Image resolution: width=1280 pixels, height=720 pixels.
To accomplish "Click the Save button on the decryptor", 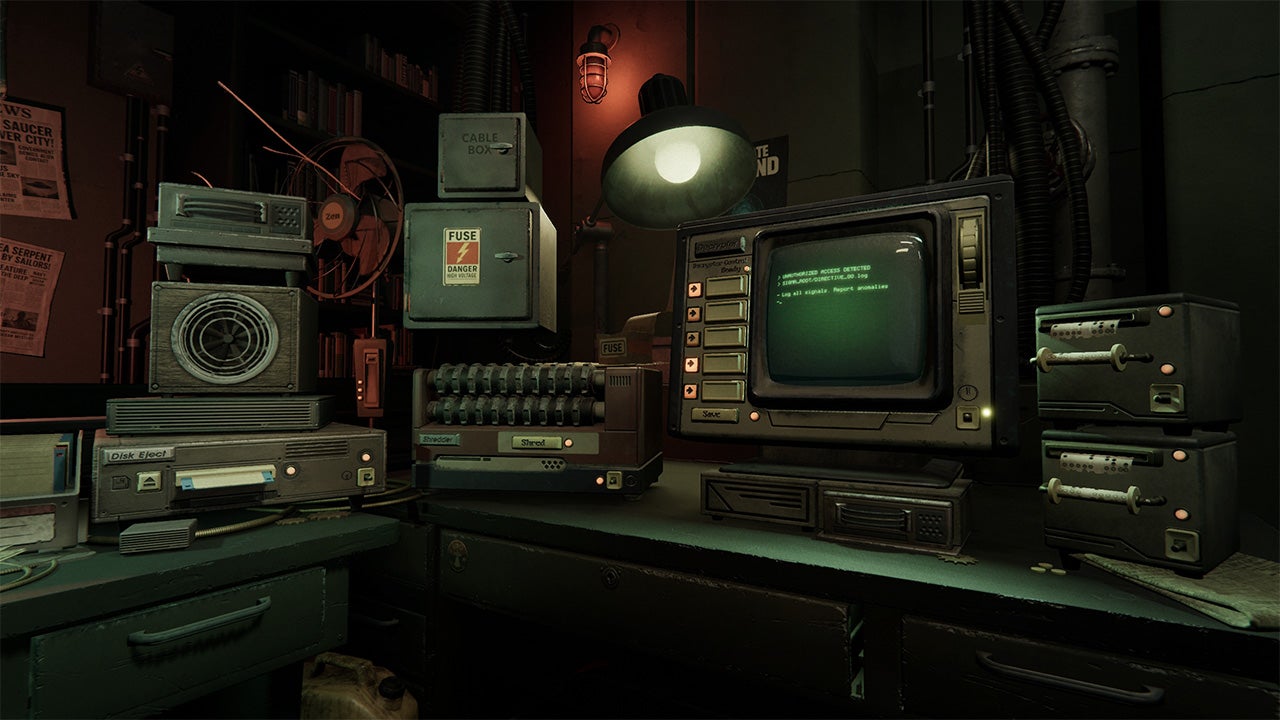I will (714, 414).
